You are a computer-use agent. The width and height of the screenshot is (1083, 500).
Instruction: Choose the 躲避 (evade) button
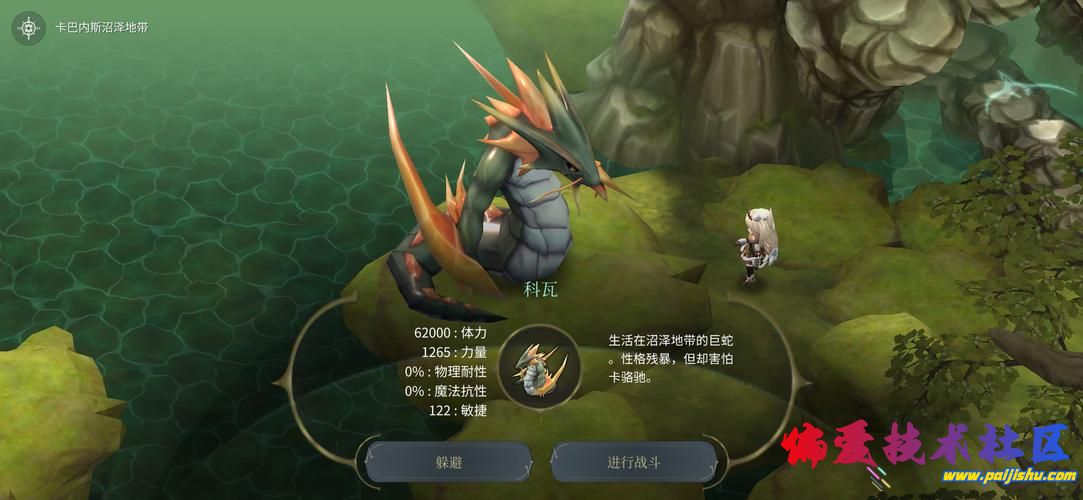pos(448,463)
